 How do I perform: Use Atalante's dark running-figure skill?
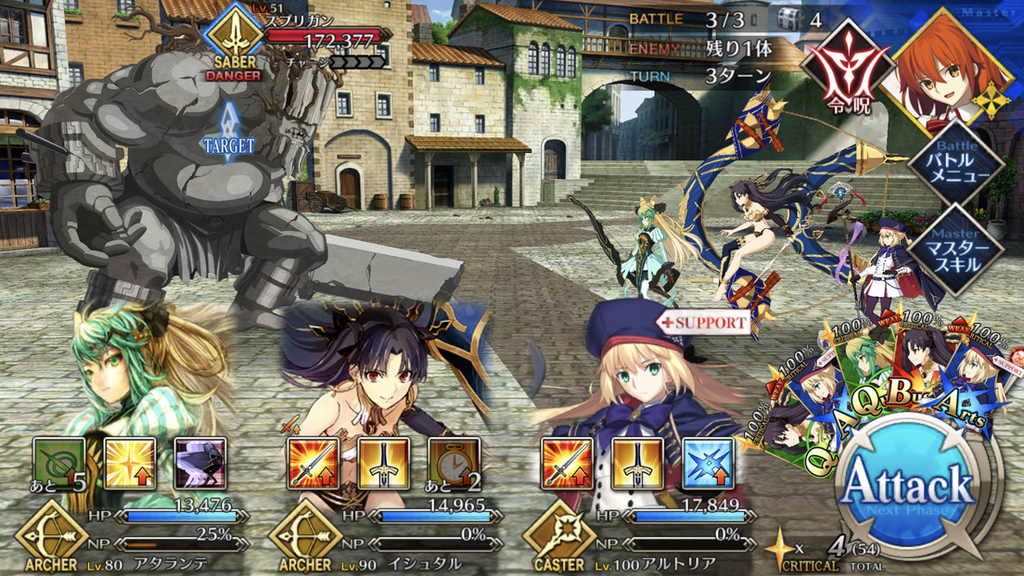[200, 462]
